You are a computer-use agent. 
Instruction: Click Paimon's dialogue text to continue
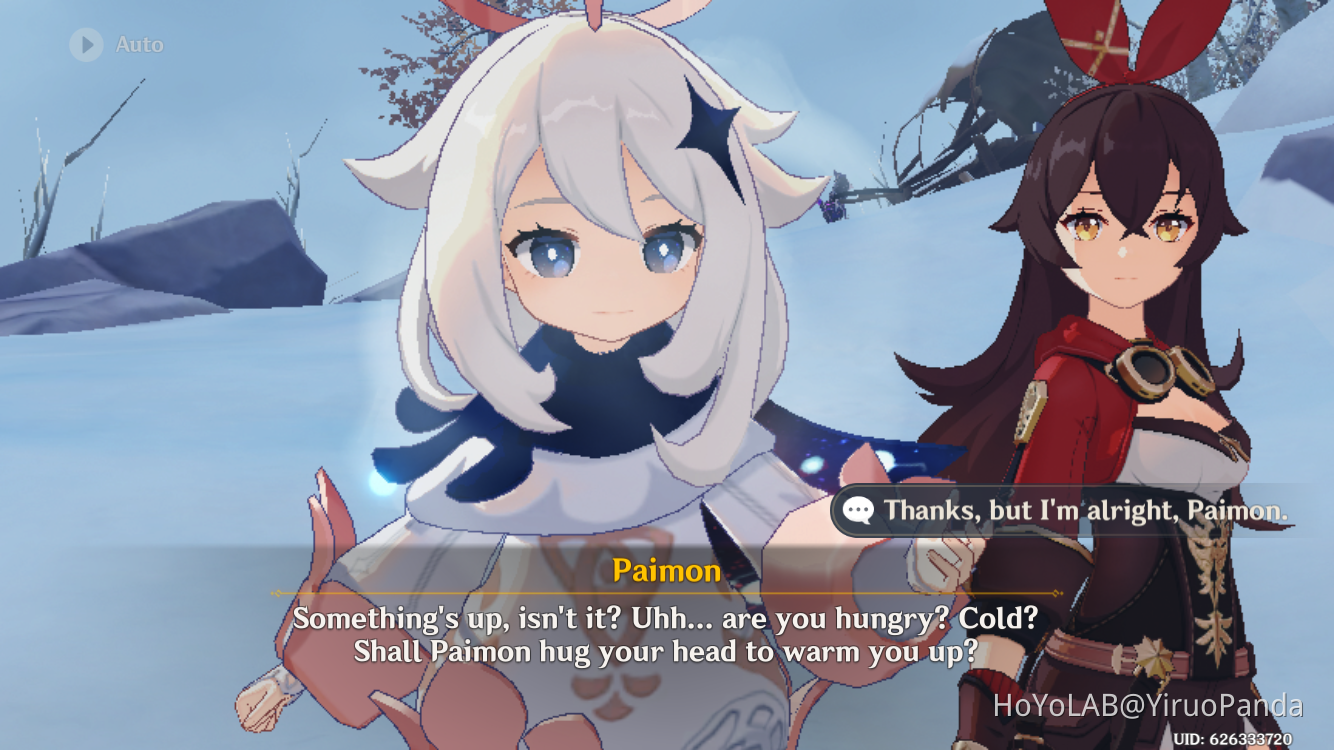click(666, 635)
